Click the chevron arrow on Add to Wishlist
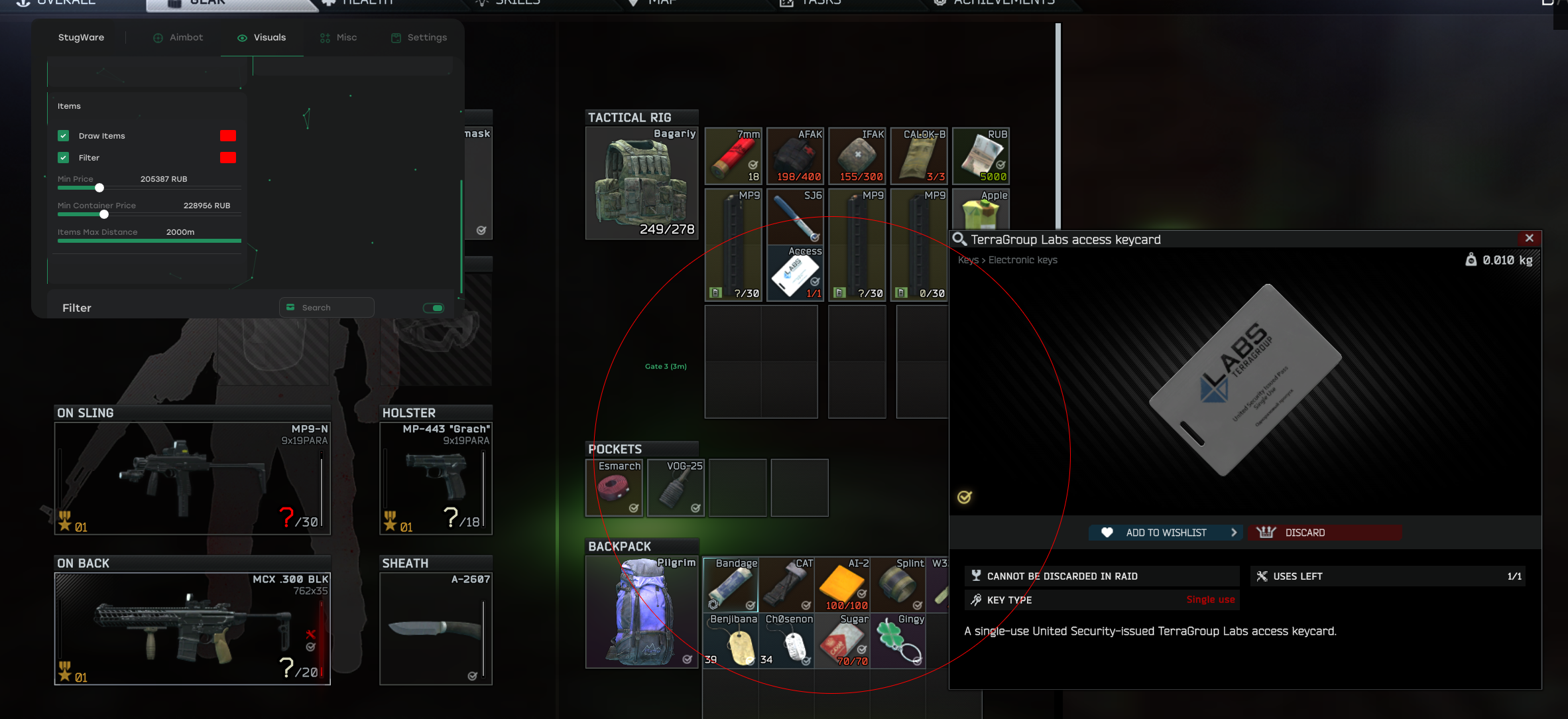Image resolution: width=1568 pixels, height=719 pixels. pyautogui.click(x=1234, y=532)
